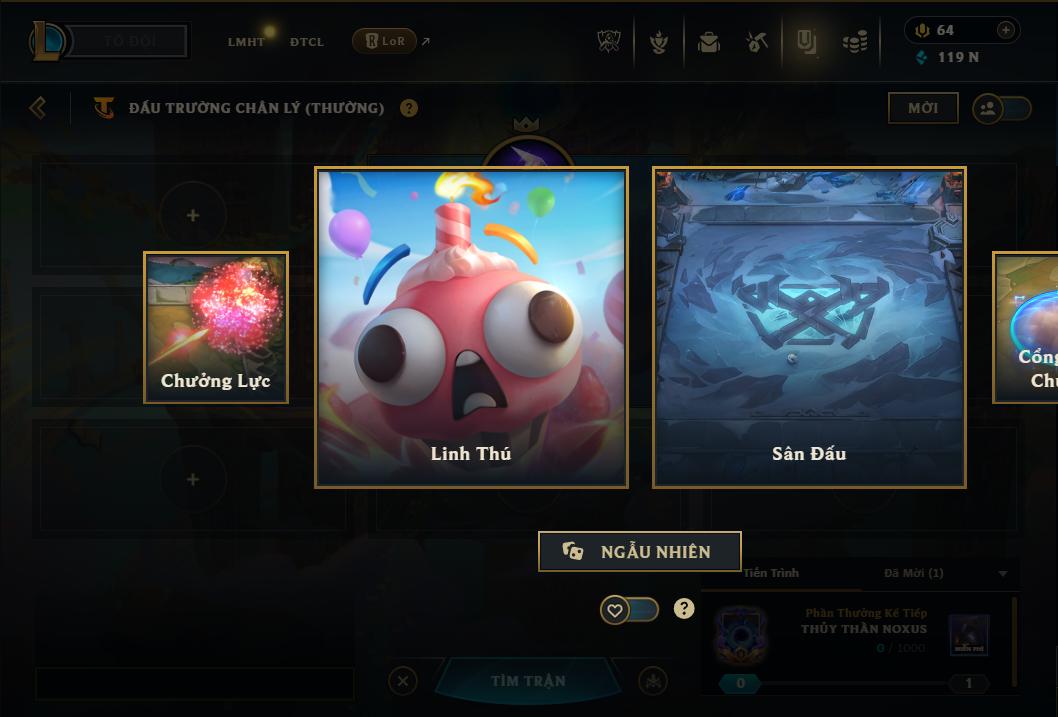The width and height of the screenshot is (1058, 717).
Task: Open the Sân Đấu arena card
Action: tap(809, 327)
